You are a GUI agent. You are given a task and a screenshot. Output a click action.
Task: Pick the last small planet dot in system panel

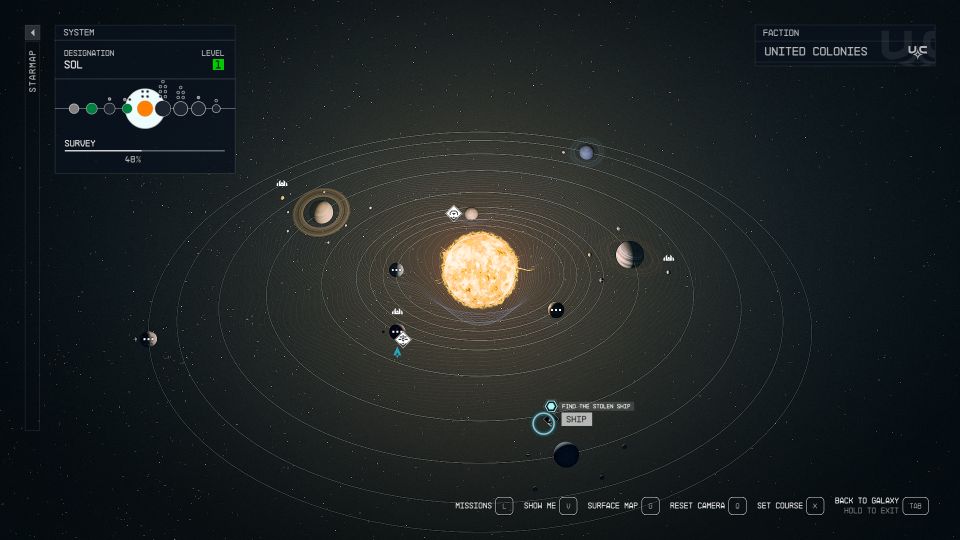pyautogui.click(x=216, y=108)
